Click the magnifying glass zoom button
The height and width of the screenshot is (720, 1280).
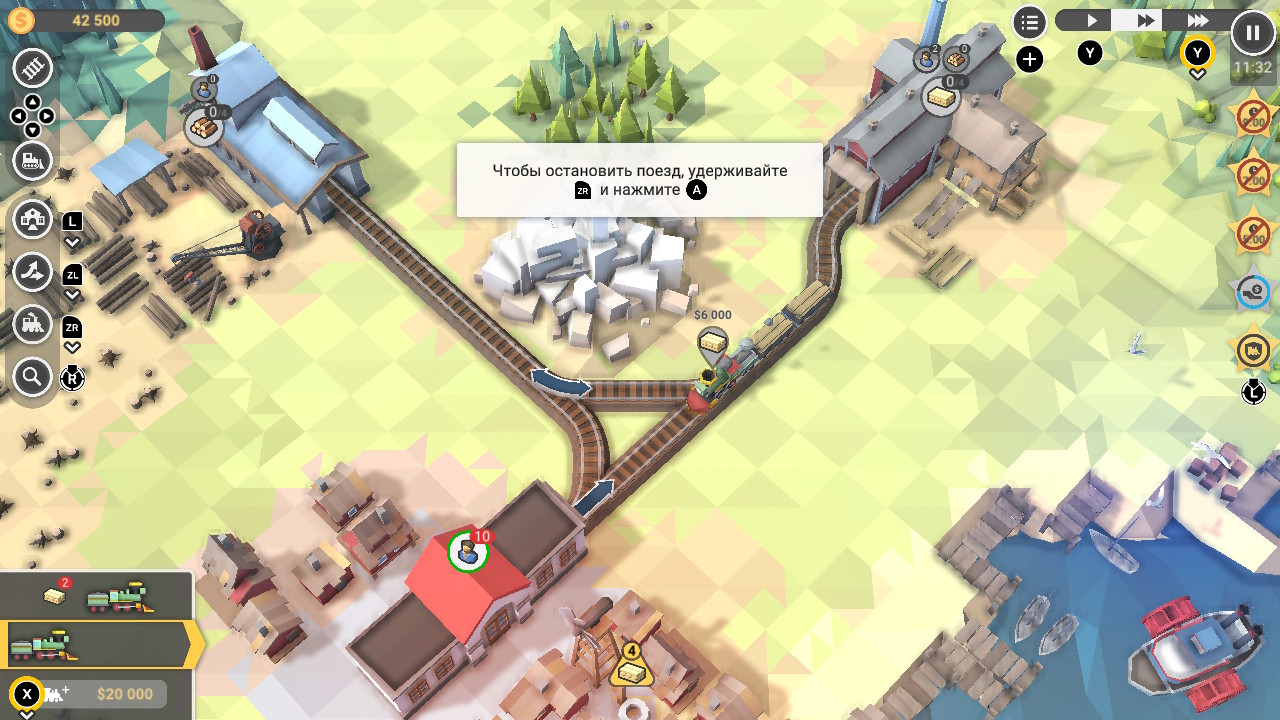(33, 377)
